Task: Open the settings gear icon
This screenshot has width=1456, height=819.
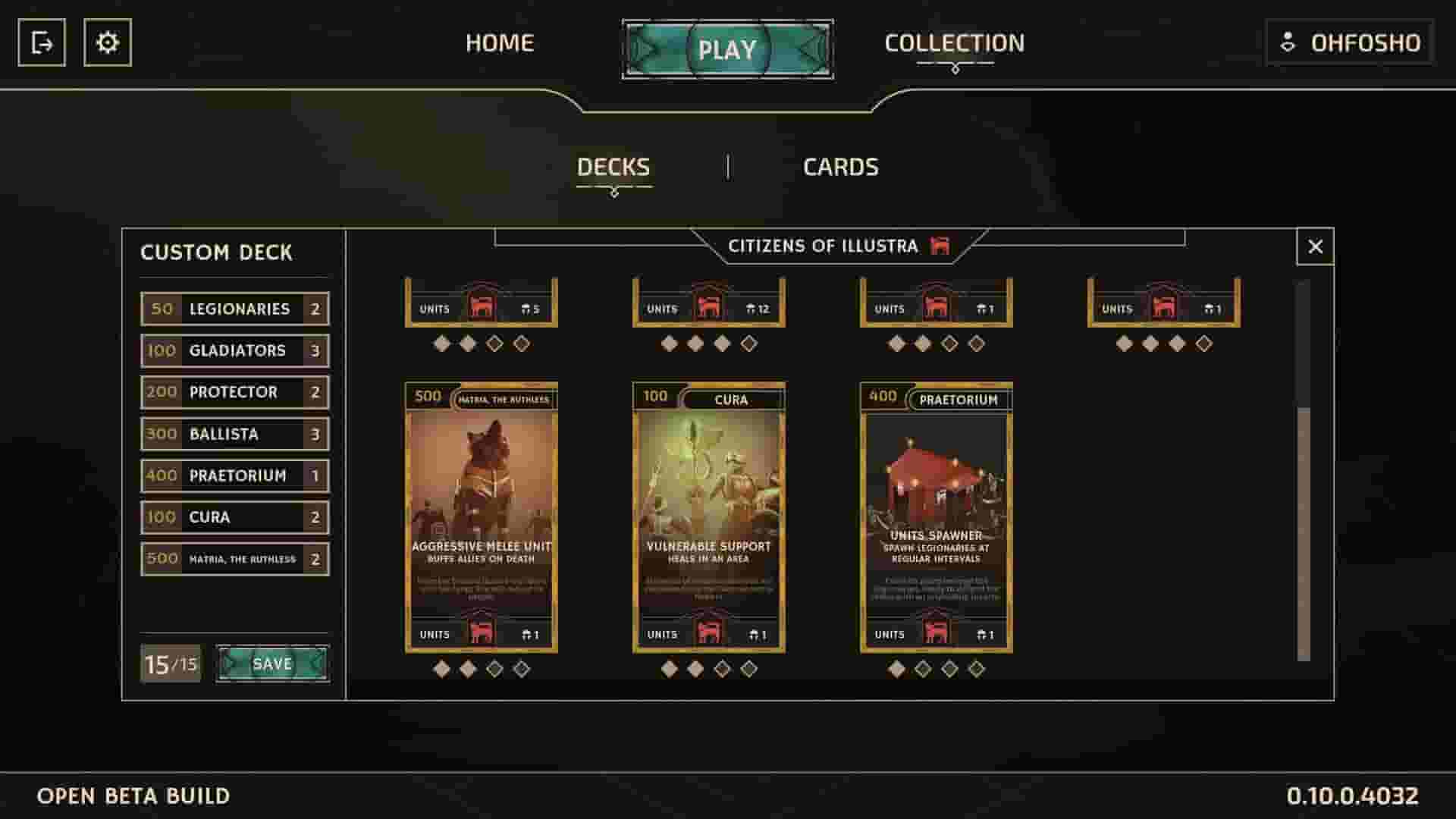Action: click(x=107, y=42)
